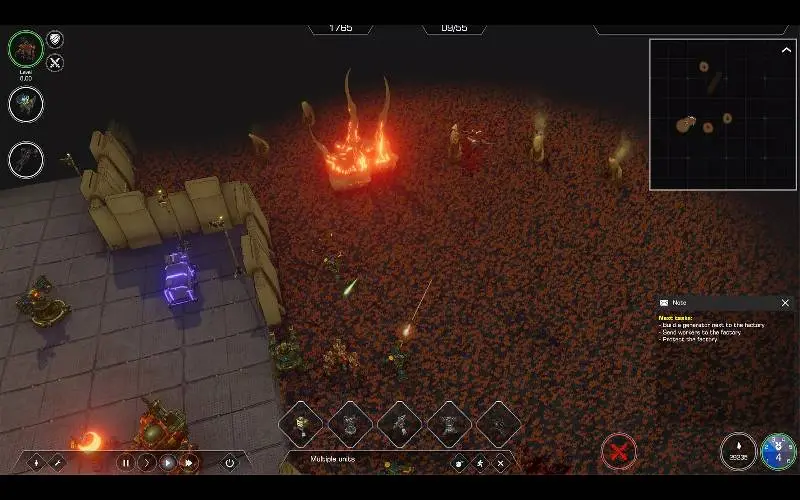
Task: Close the Note panel
Action: (785, 303)
